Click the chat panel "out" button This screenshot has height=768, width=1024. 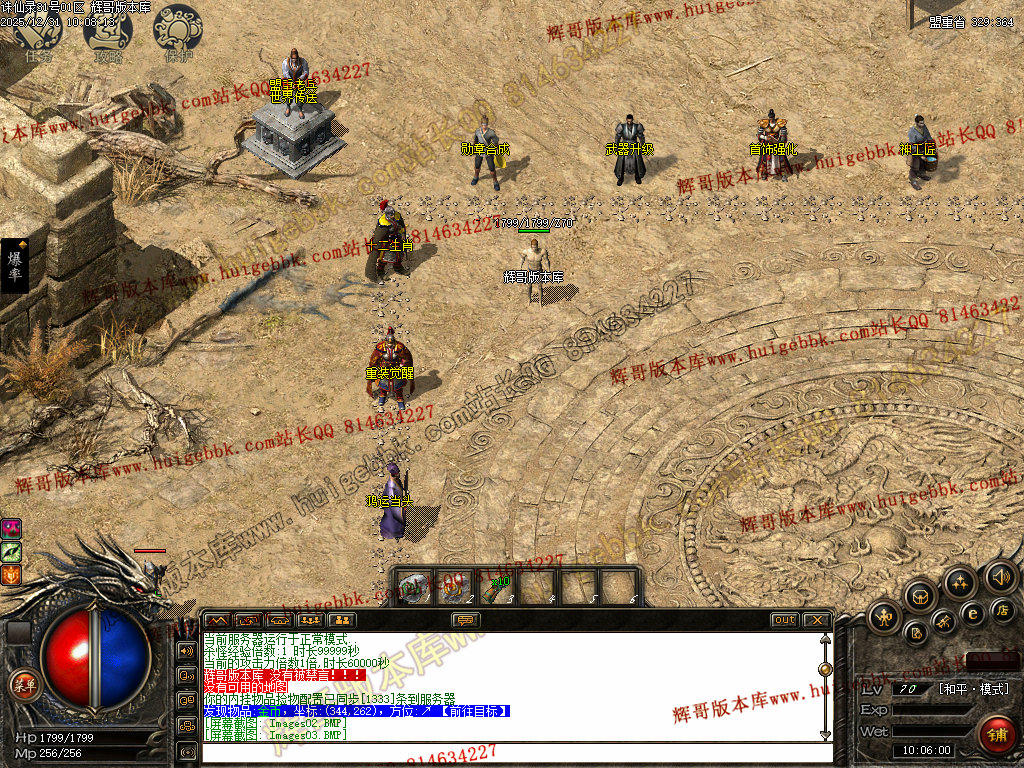[785, 620]
